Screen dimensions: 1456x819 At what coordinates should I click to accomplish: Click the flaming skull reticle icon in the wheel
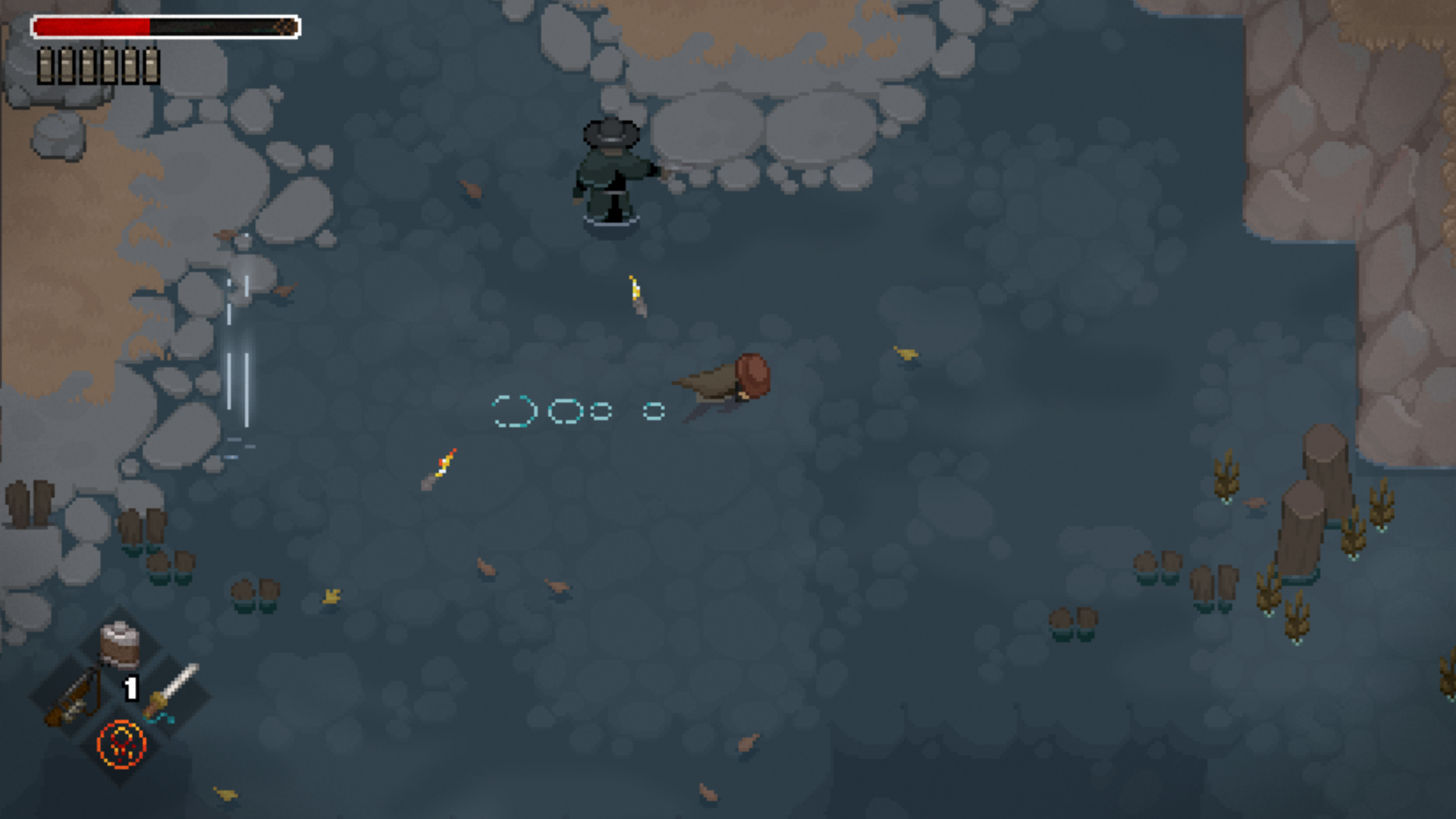(x=121, y=744)
